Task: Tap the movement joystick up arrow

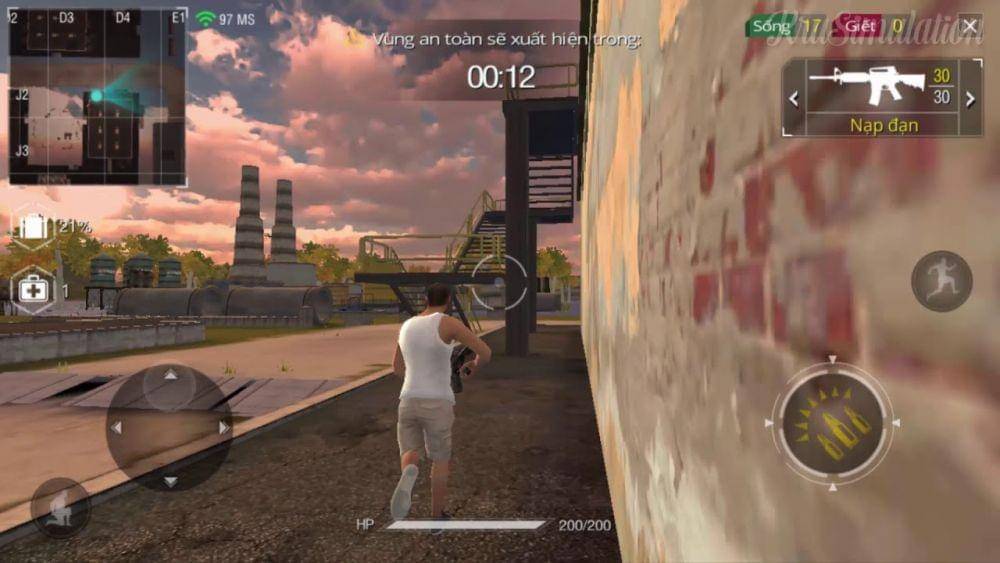Action: click(x=169, y=376)
